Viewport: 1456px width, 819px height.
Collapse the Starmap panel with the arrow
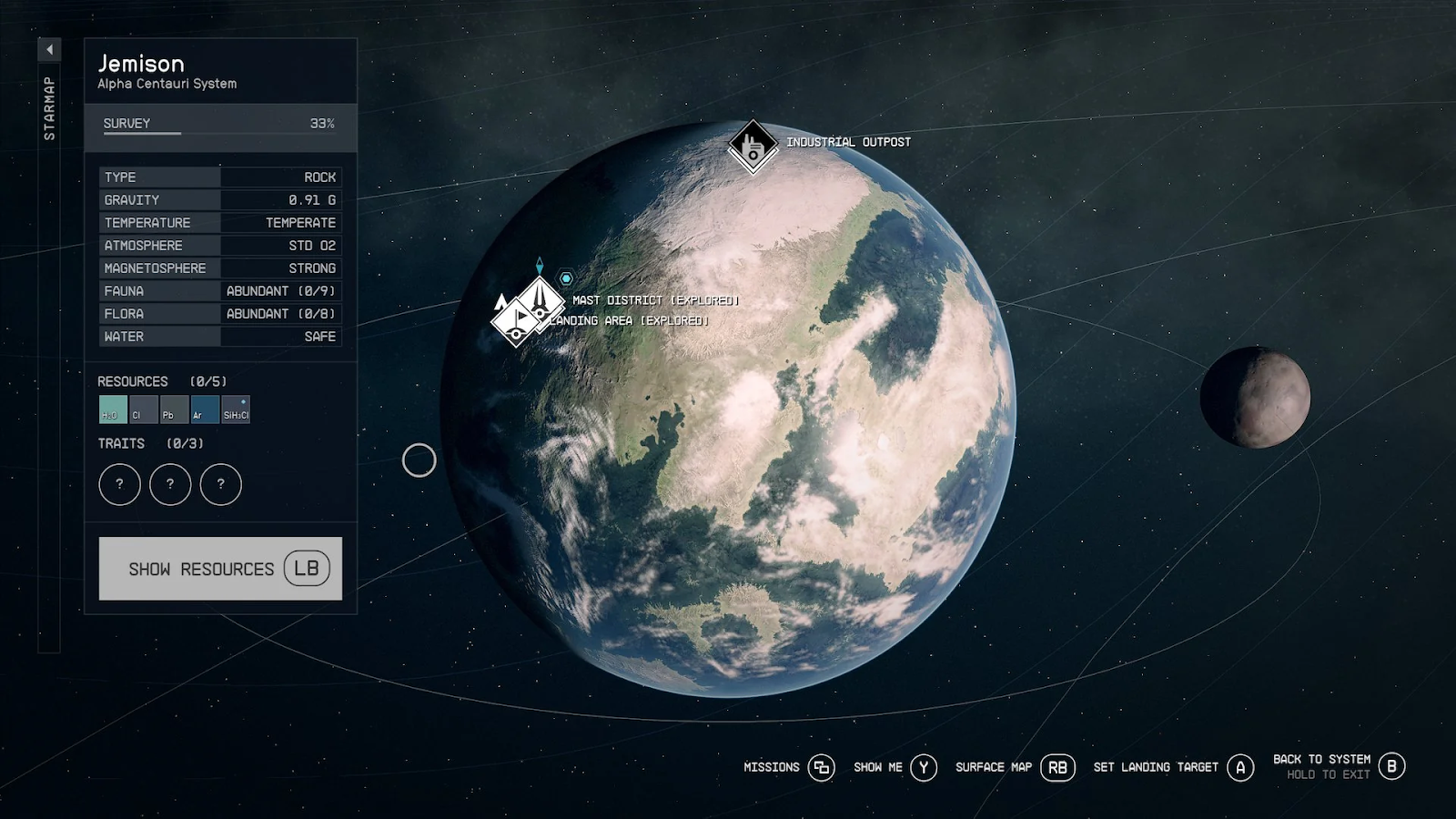click(49, 49)
